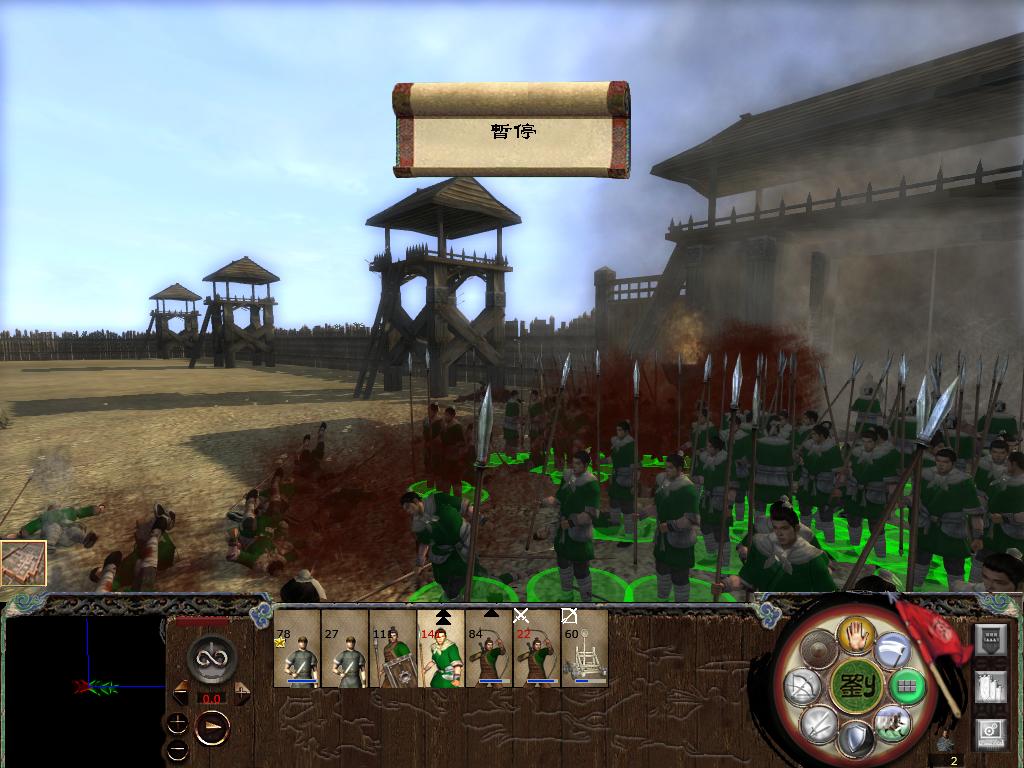Zoom in the minimap with plus button
The height and width of the screenshot is (768, 1024).
pyautogui.click(x=178, y=723)
